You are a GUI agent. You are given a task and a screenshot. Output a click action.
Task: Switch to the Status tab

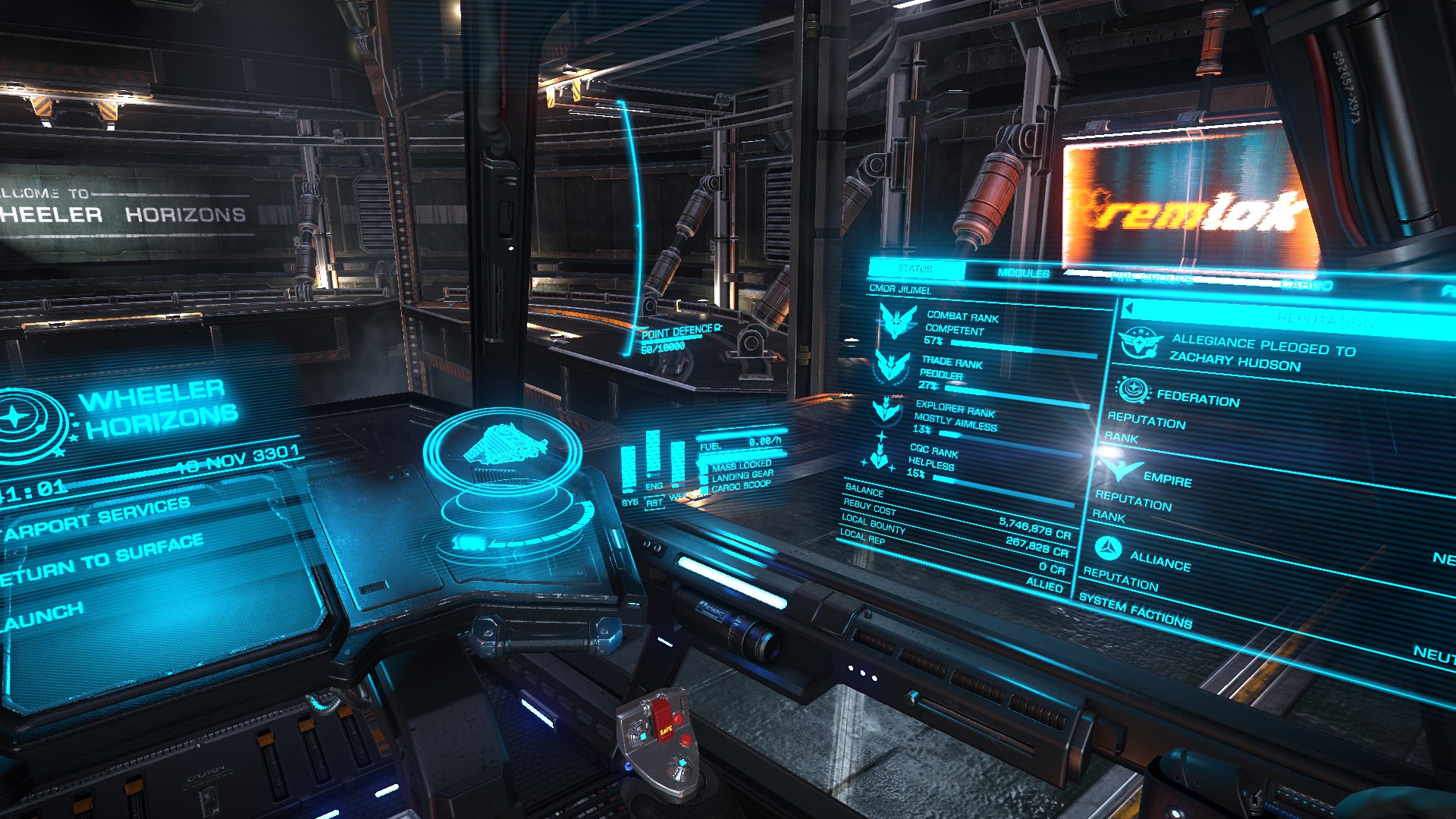point(915,268)
